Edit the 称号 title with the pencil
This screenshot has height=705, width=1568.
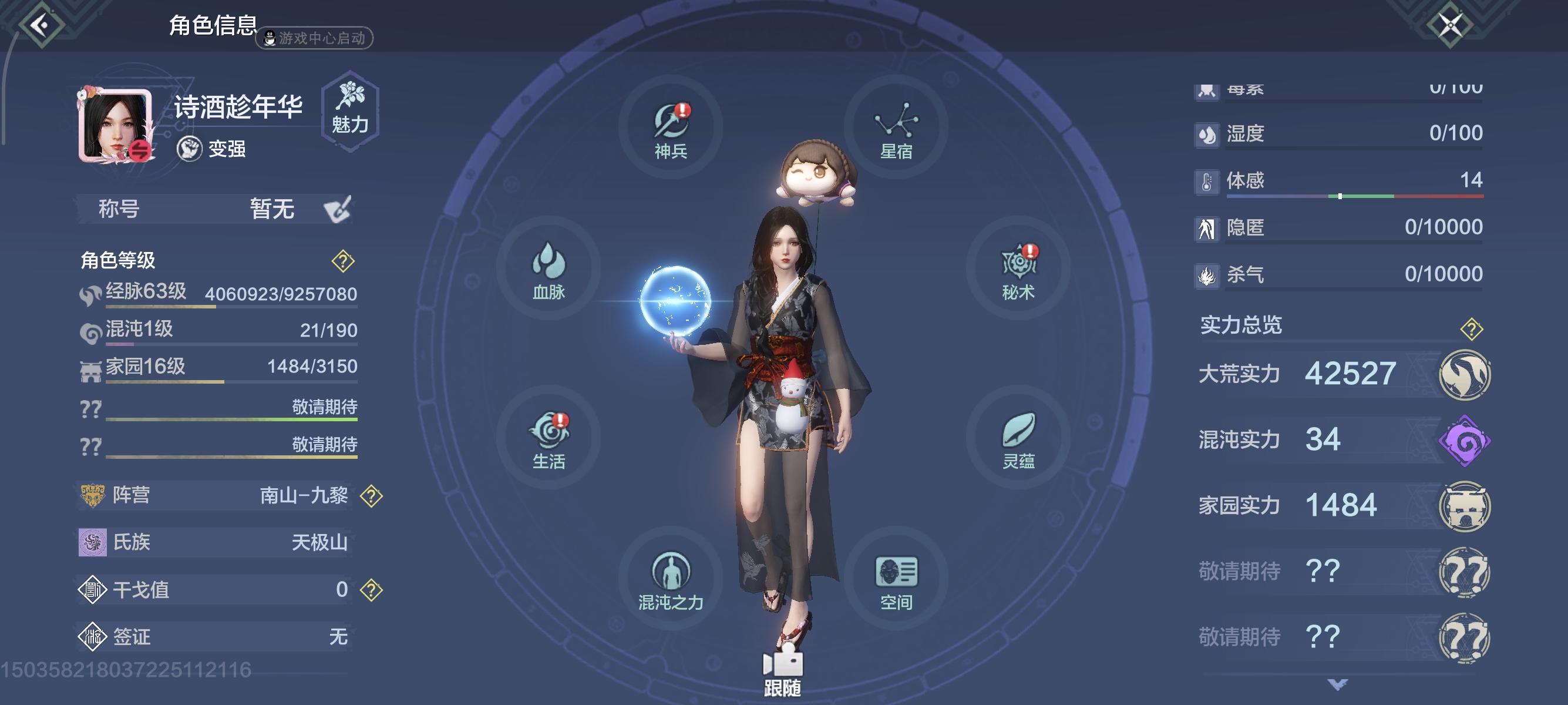pyautogui.click(x=338, y=209)
